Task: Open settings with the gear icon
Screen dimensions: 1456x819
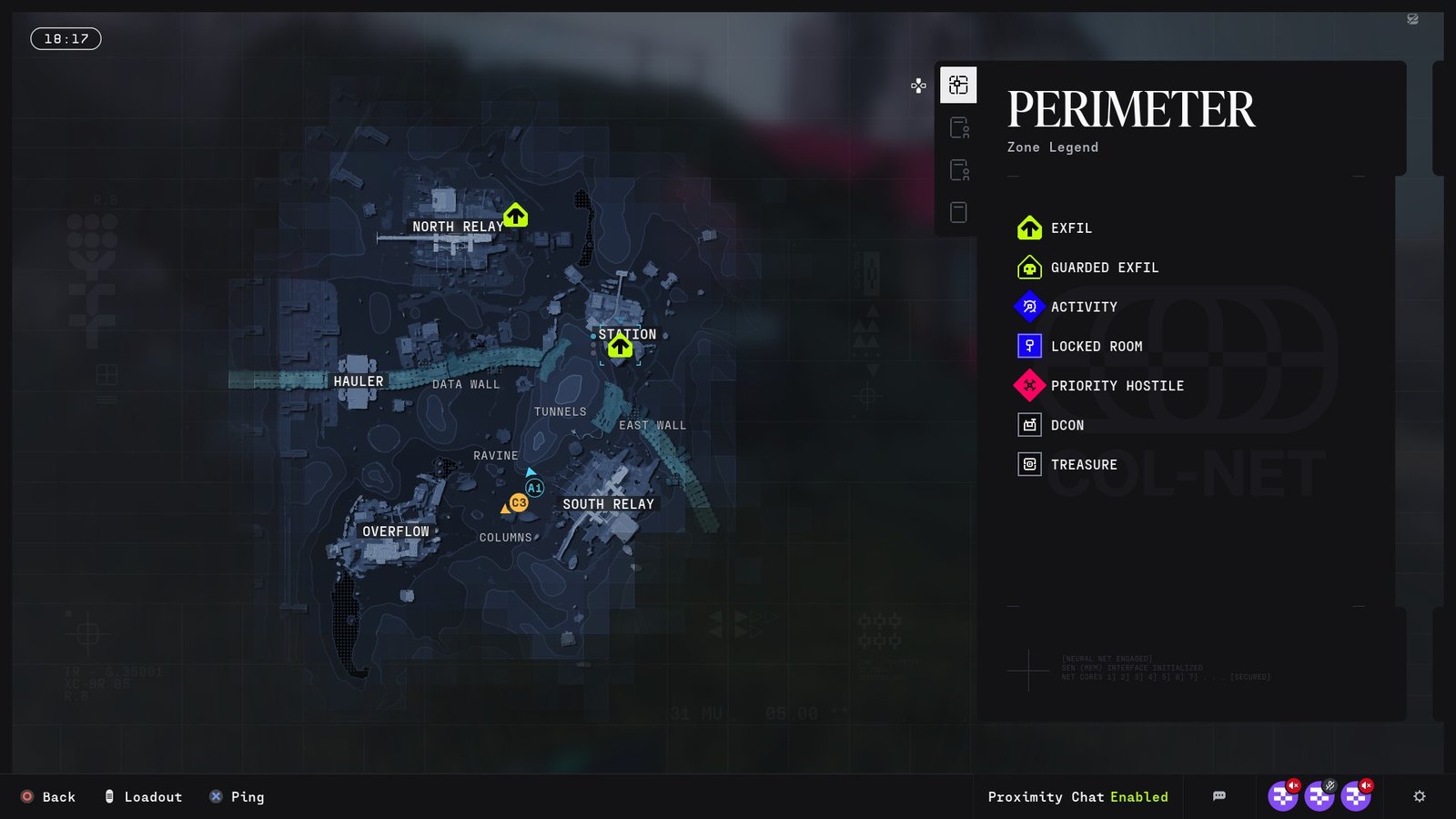Action: 1420,796
